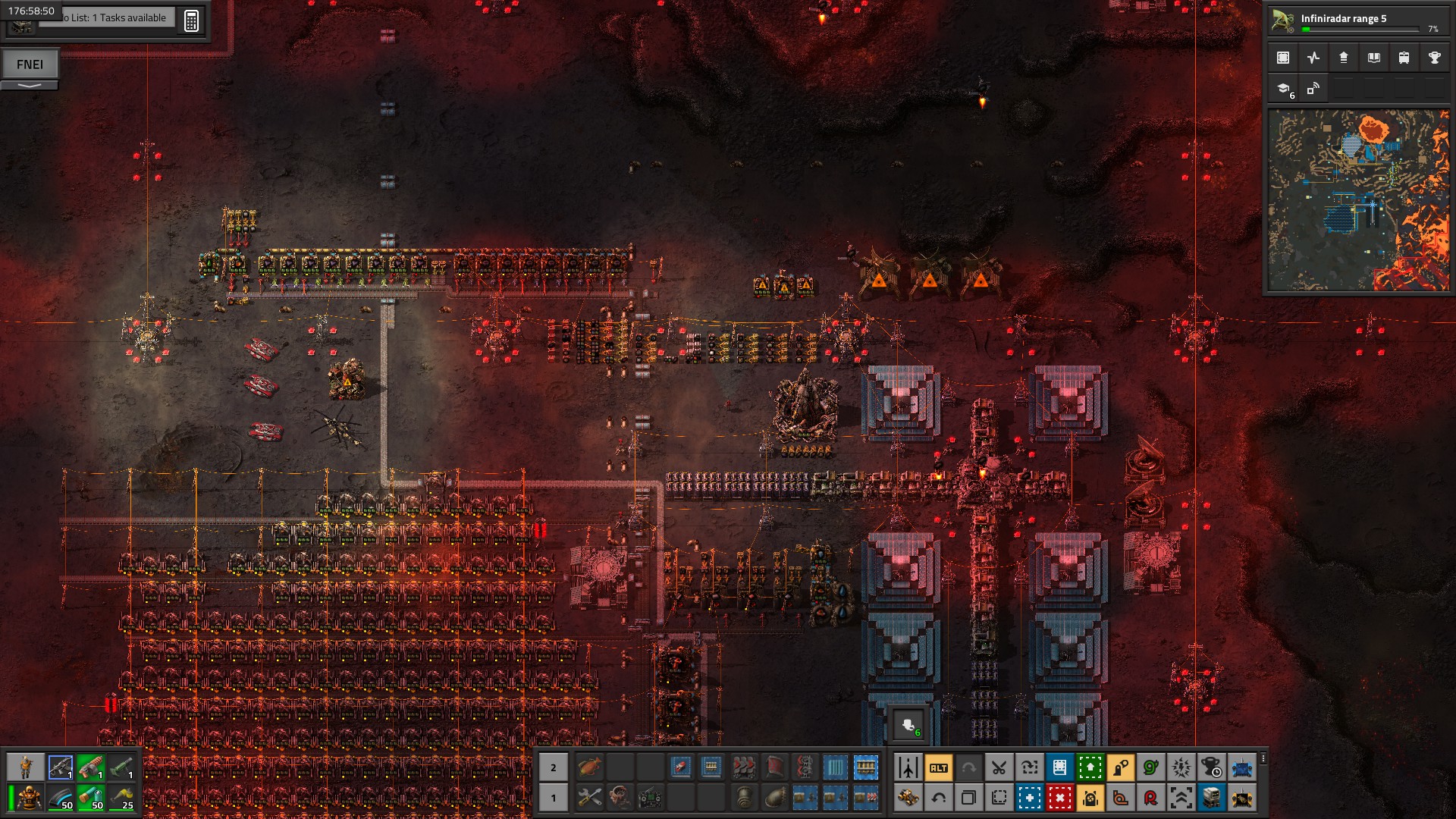1456x819 pixels.
Task: Open the calculator tool
Action: (191, 20)
